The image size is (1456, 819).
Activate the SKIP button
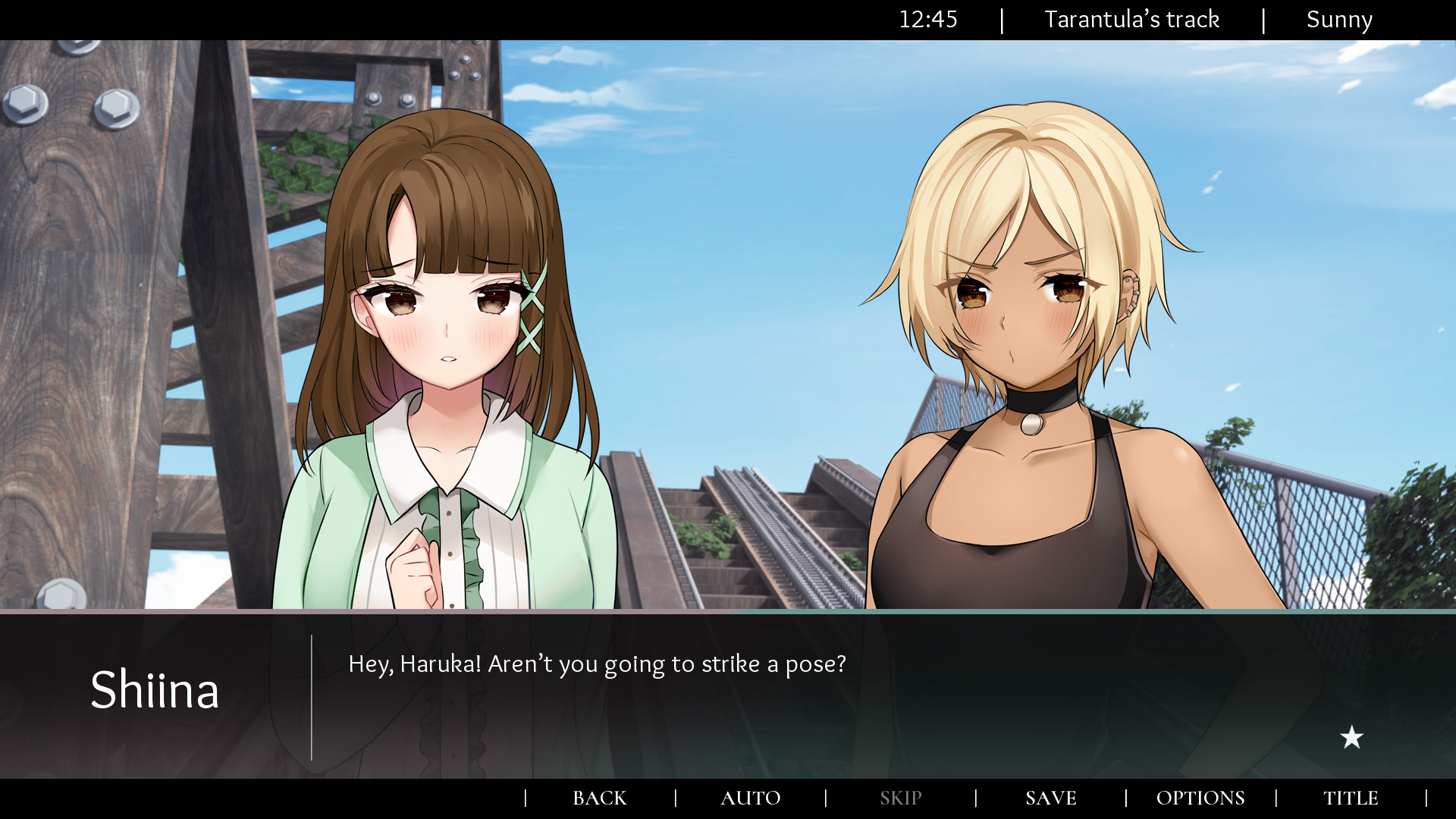(900, 798)
